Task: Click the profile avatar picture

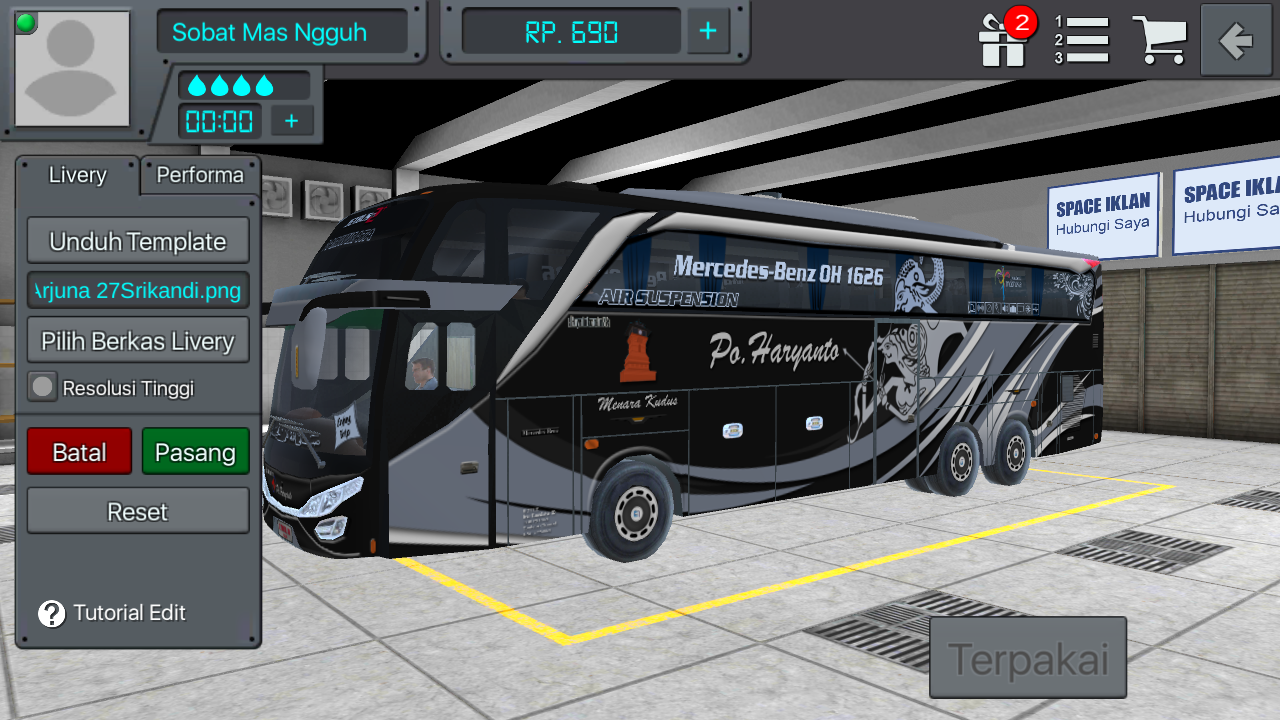Action: tap(71, 67)
